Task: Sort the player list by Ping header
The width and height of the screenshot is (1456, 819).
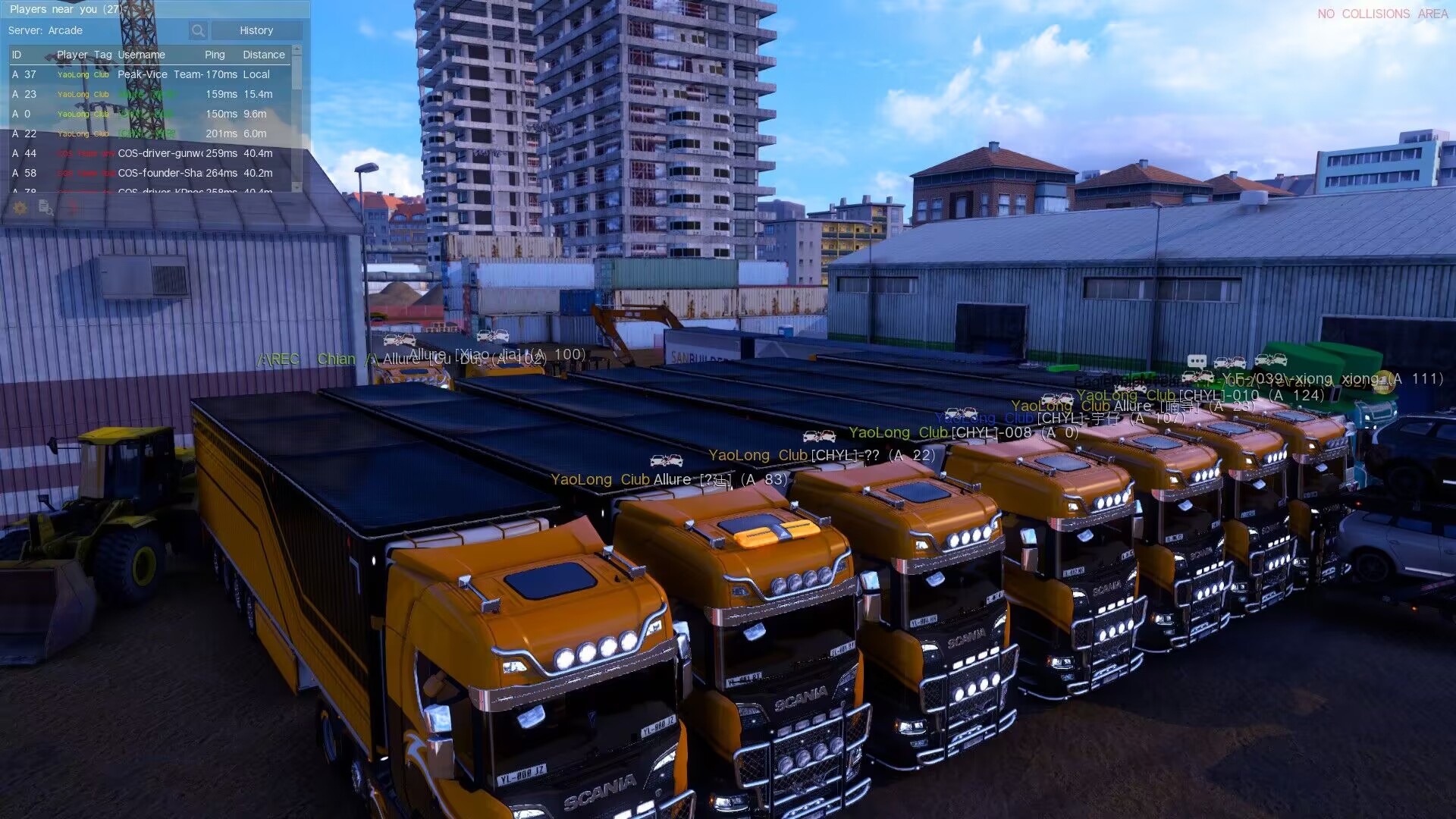Action: [x=215, y=55]
